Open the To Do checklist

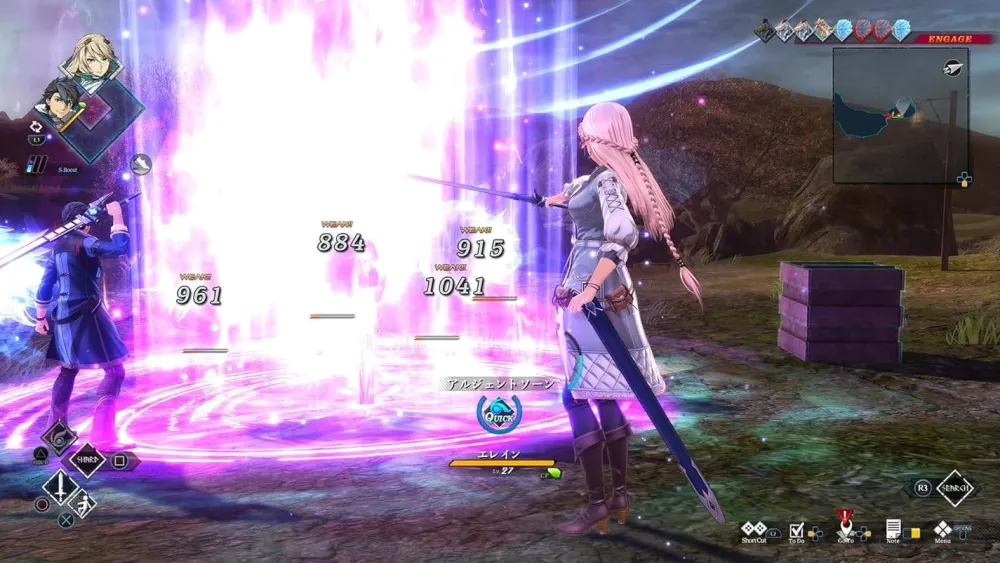797,530
